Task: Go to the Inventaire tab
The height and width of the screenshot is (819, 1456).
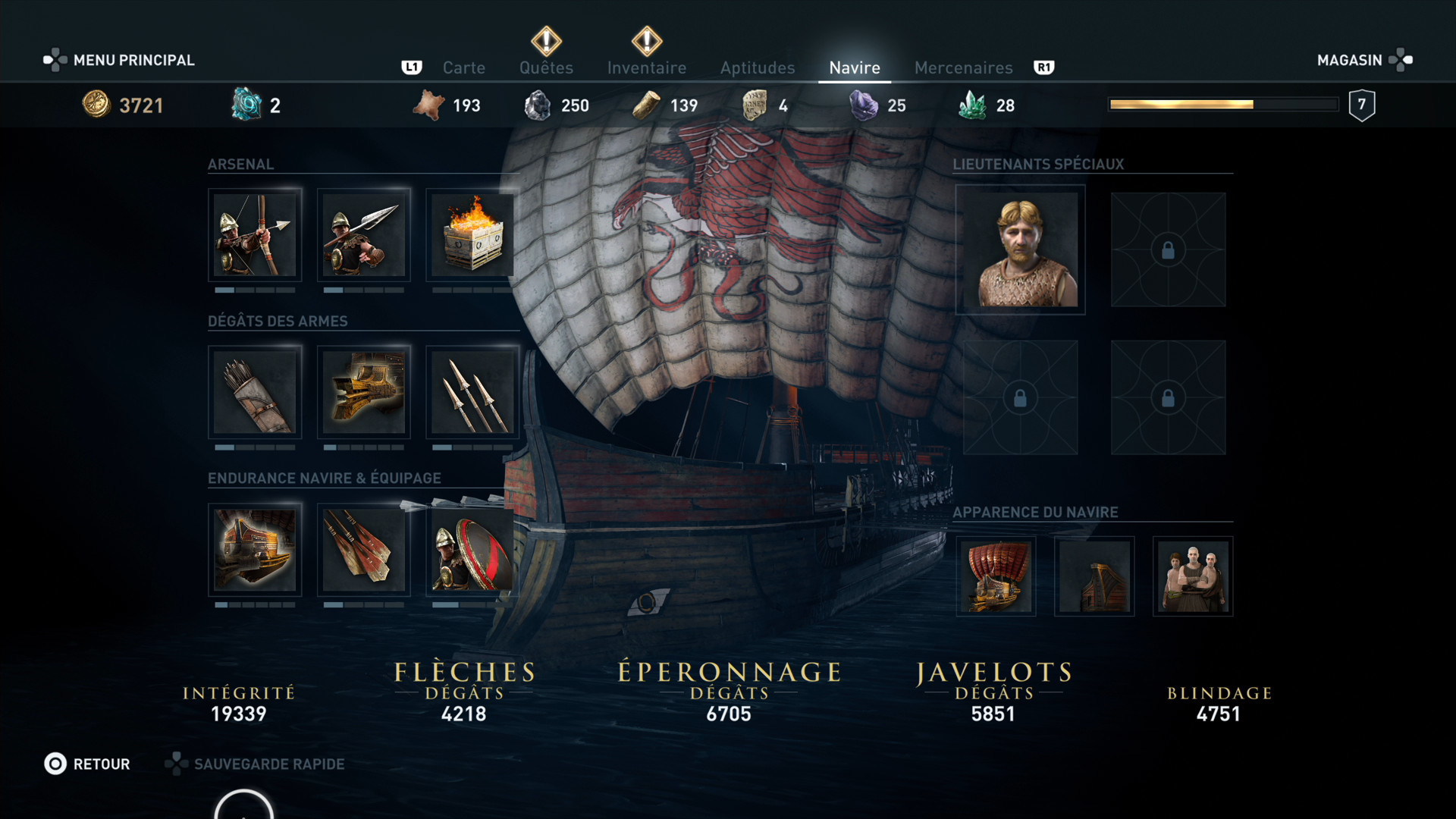Action: [x=646, y=67]
